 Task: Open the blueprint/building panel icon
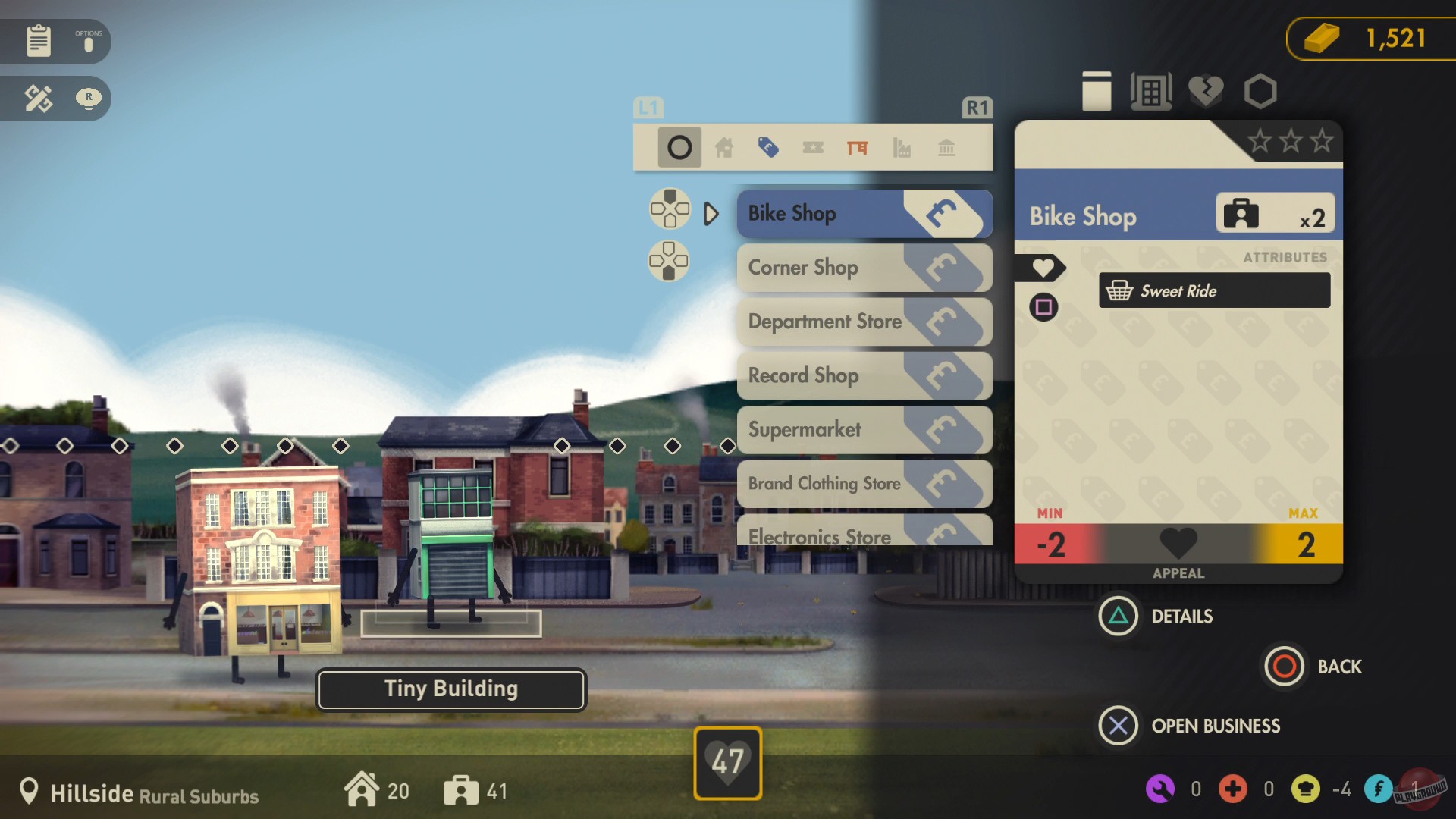(x=1151, y=91)
